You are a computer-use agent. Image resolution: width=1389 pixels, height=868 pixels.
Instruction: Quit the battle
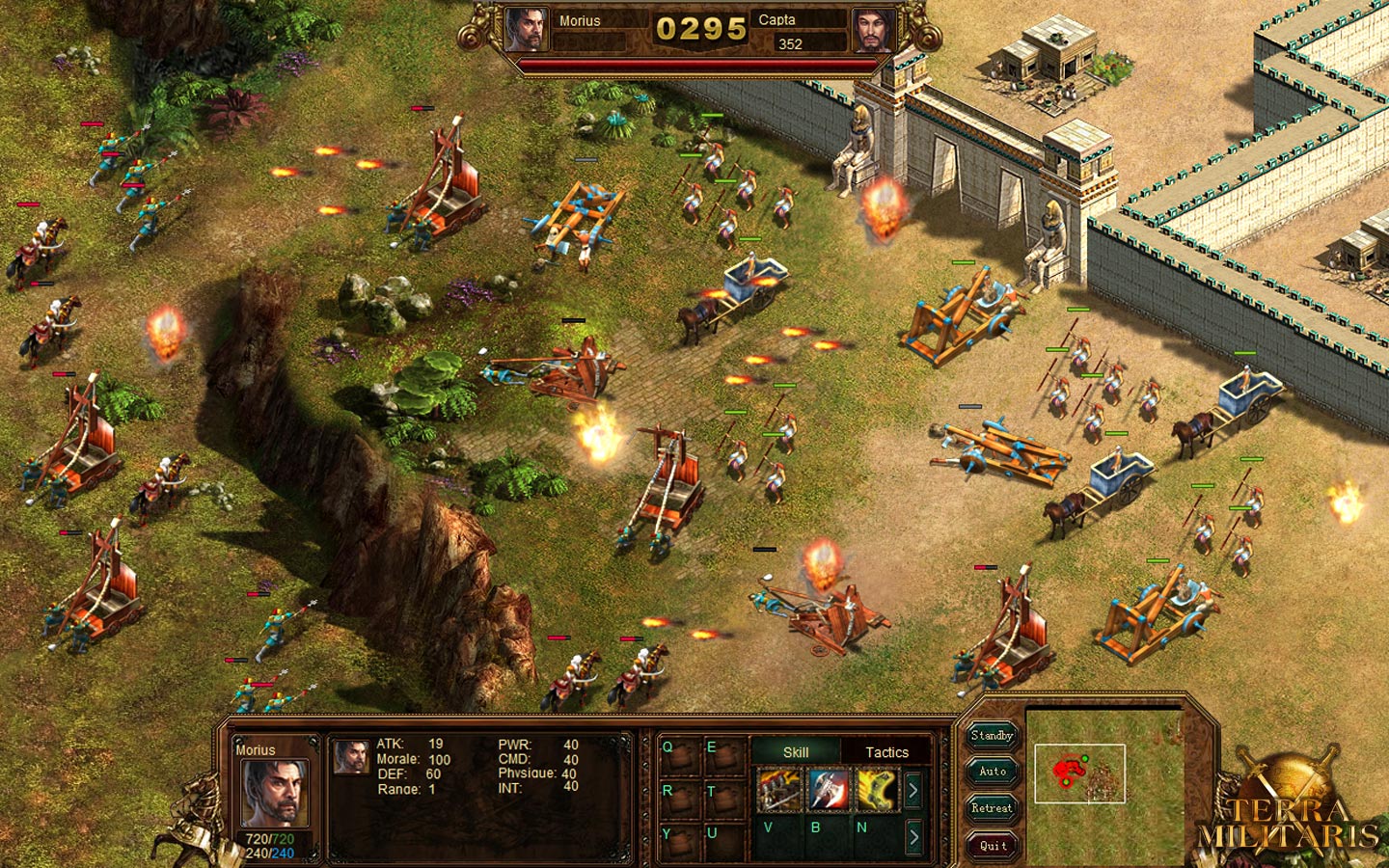[x=992, y=846]
